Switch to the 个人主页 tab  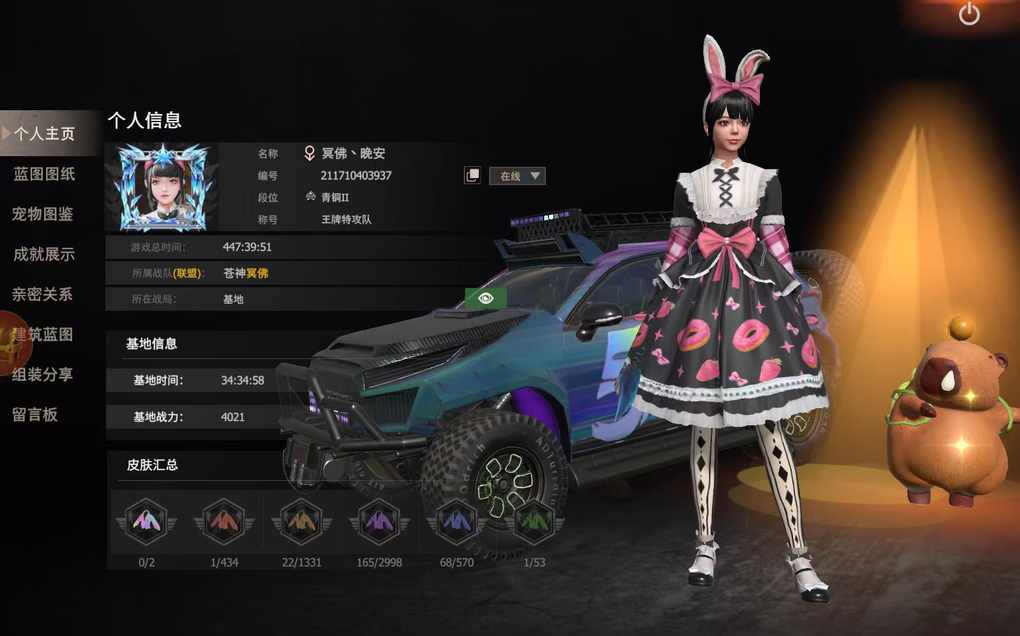pos(44,134)
